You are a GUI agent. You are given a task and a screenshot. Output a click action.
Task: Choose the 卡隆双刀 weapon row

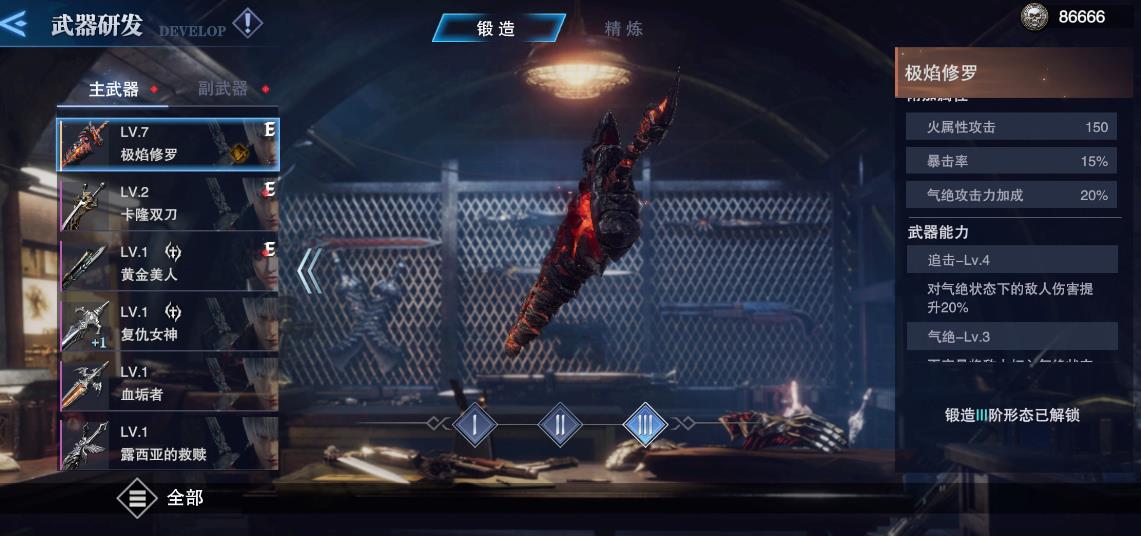point(168,204)
